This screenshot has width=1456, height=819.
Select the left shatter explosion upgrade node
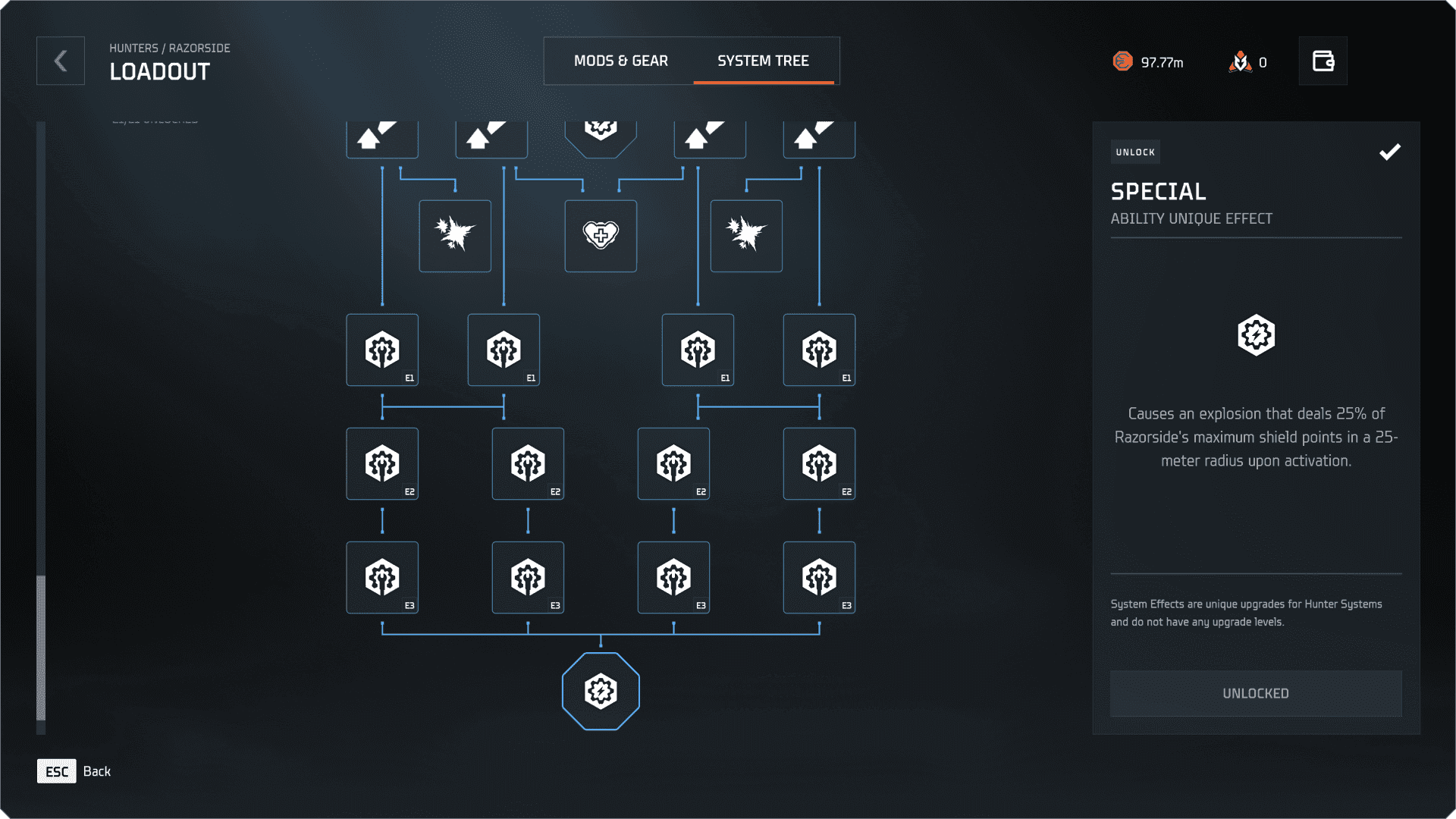455,236
